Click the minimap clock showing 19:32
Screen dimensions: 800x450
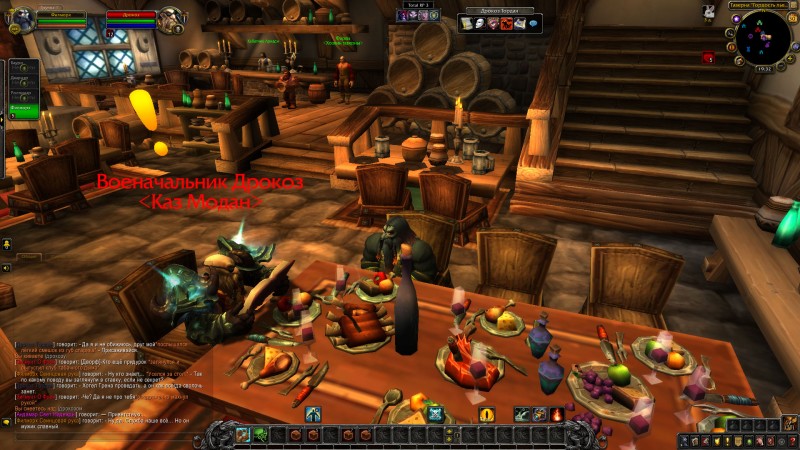763,66
